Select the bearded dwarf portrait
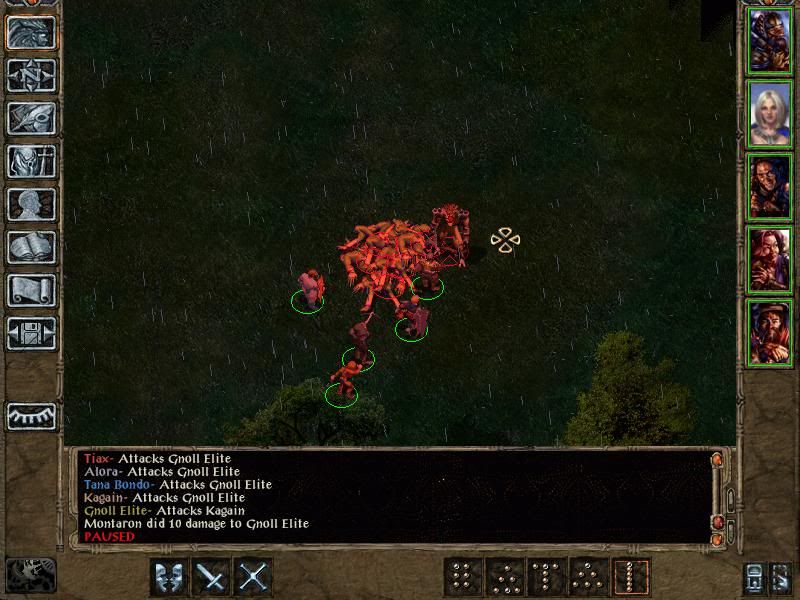This screenshot has height=600, width=800. [770, 333]
